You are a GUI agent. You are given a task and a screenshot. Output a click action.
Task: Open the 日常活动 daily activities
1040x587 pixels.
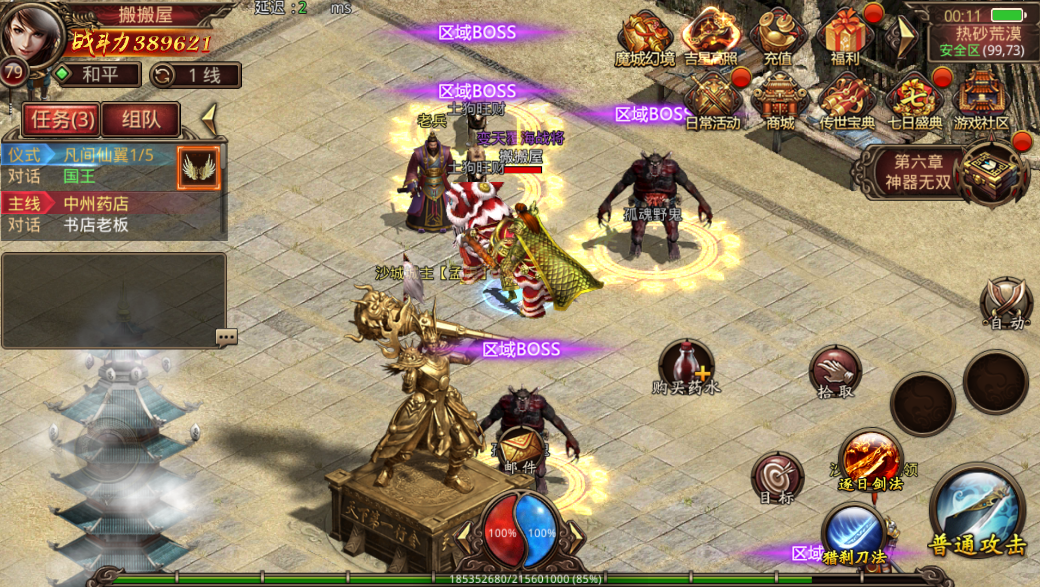[x=713, y=102]
